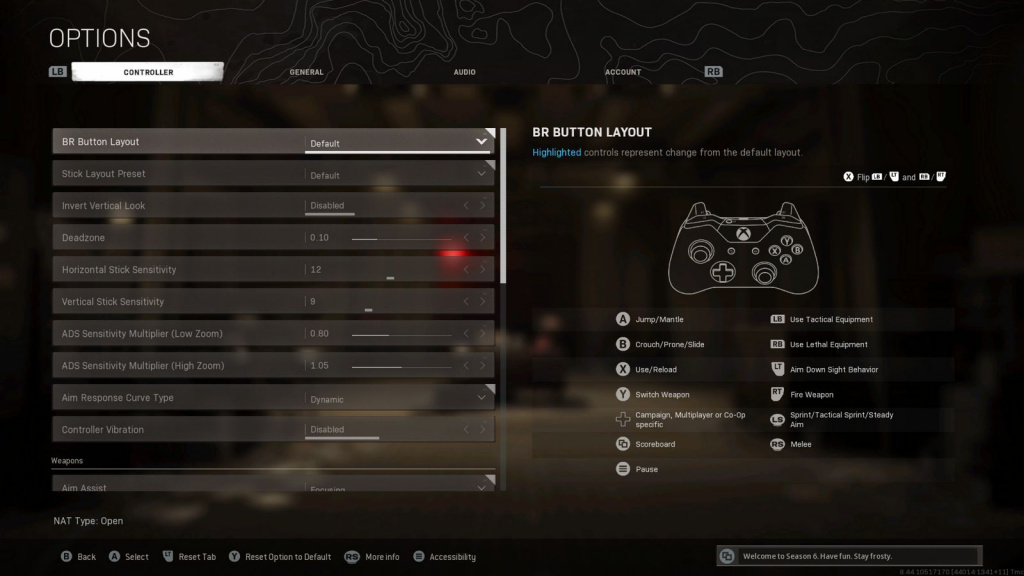This screenshot has height=576, width=1024.
Task: Select the Vertical Stick Sensitivity row
Action: tap(272, 302)
